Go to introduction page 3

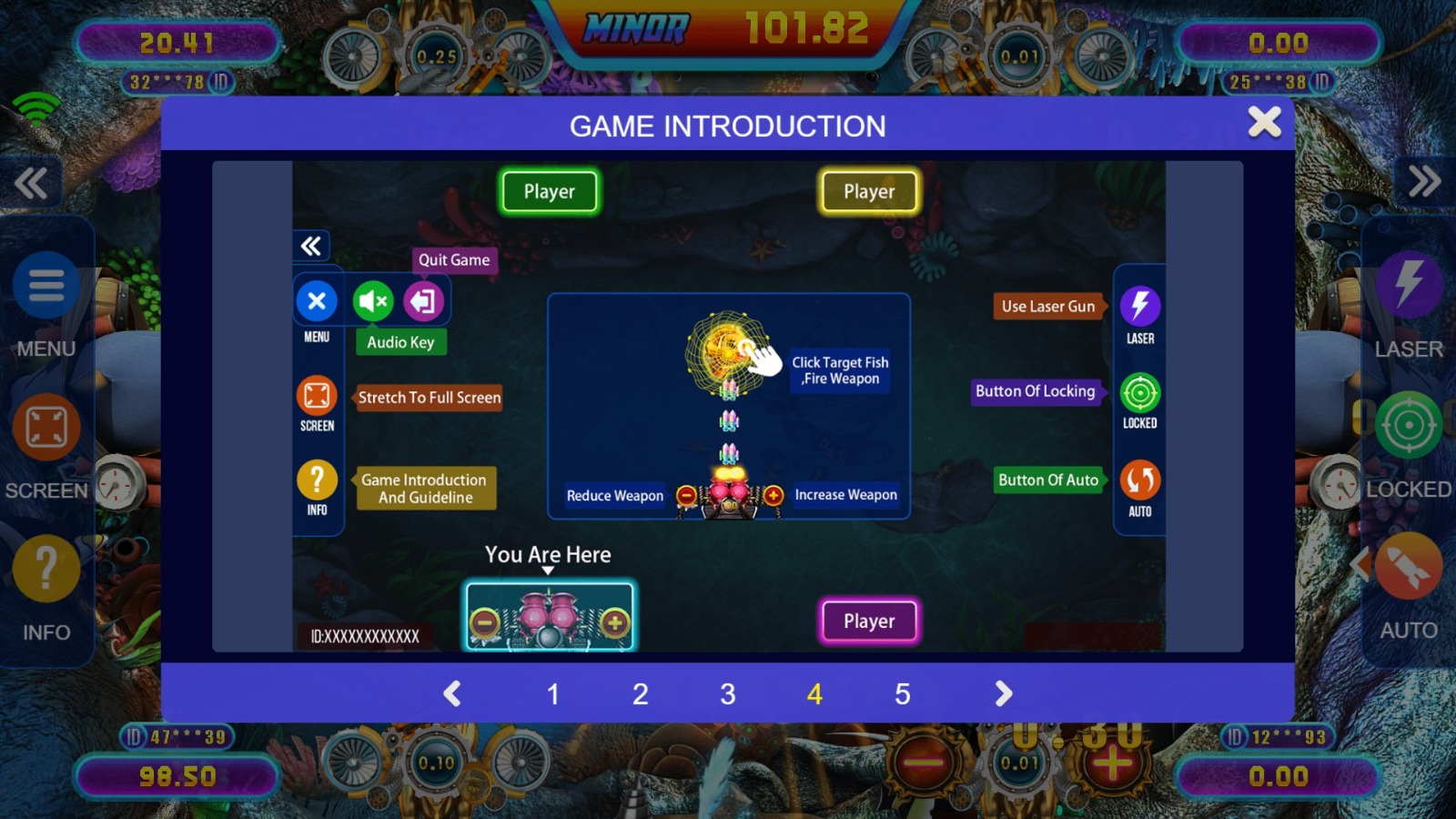click(727, 694)
